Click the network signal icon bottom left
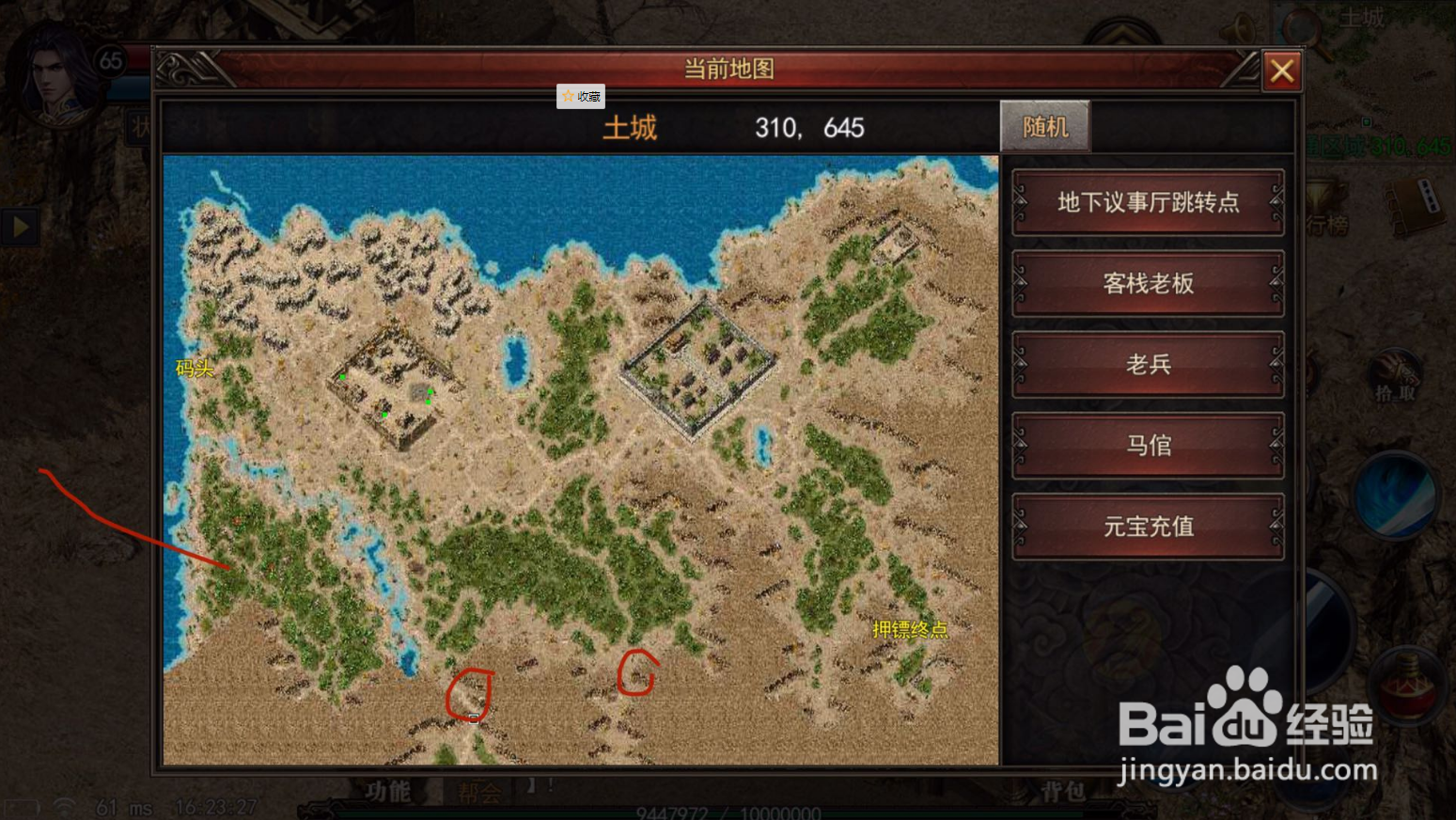The image size is (1456, 820). coord(62,805)
